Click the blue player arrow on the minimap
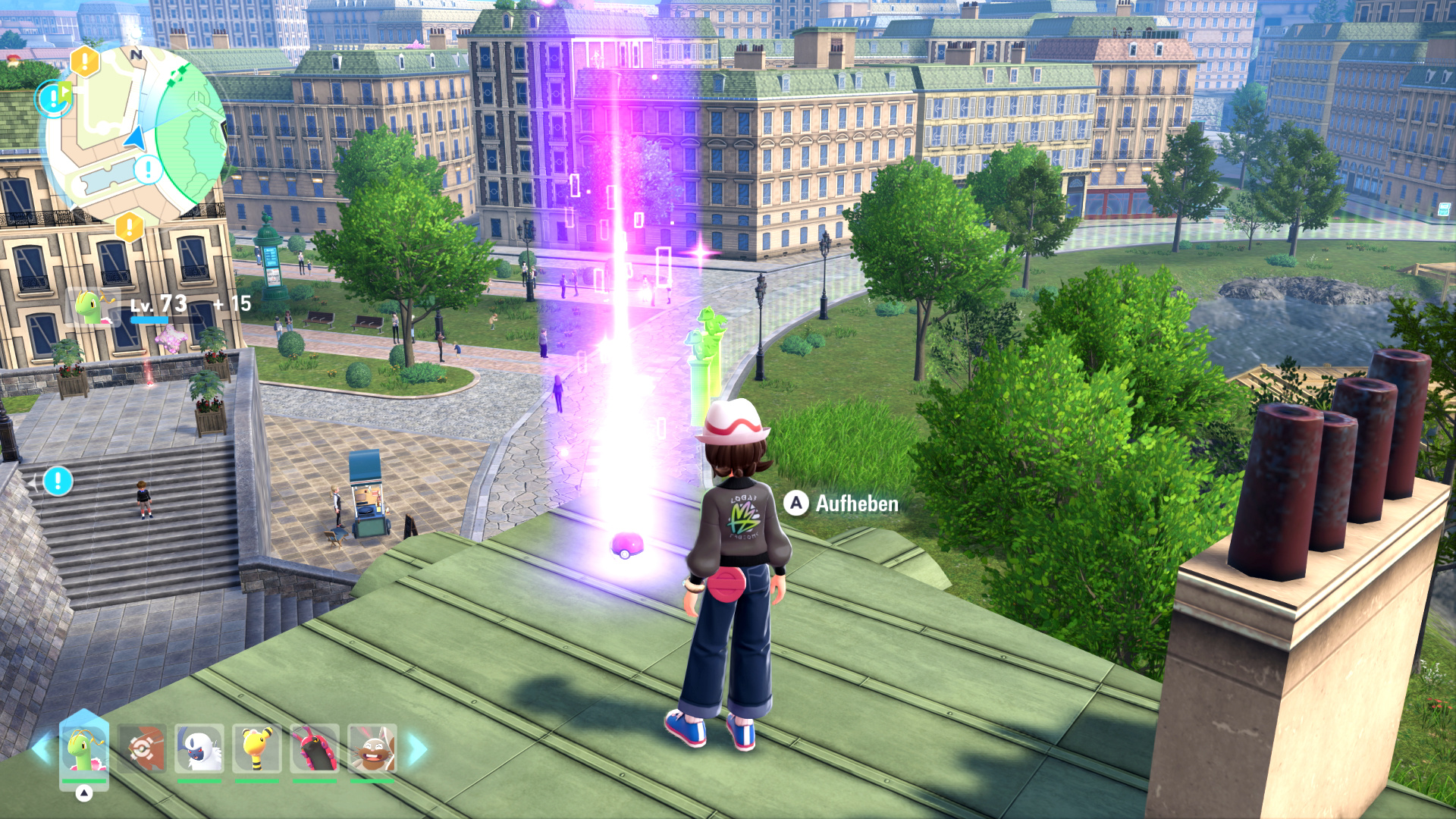The height and width of the screenshot is (819, 1456). [x=135, y=139]
